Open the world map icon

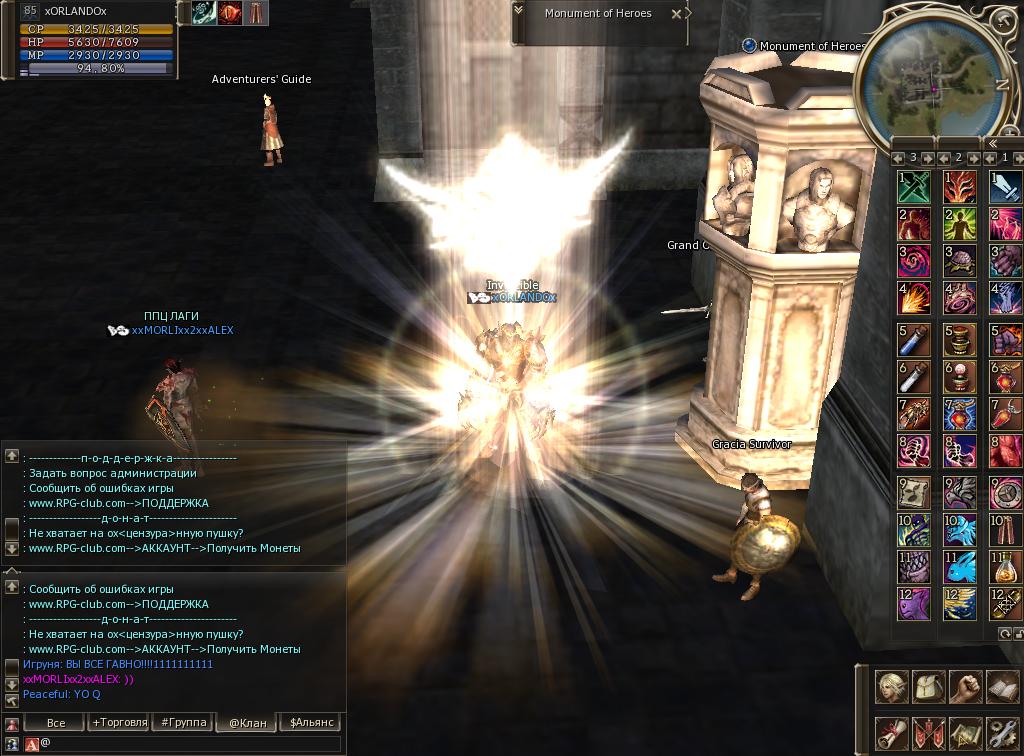[965, 733]
